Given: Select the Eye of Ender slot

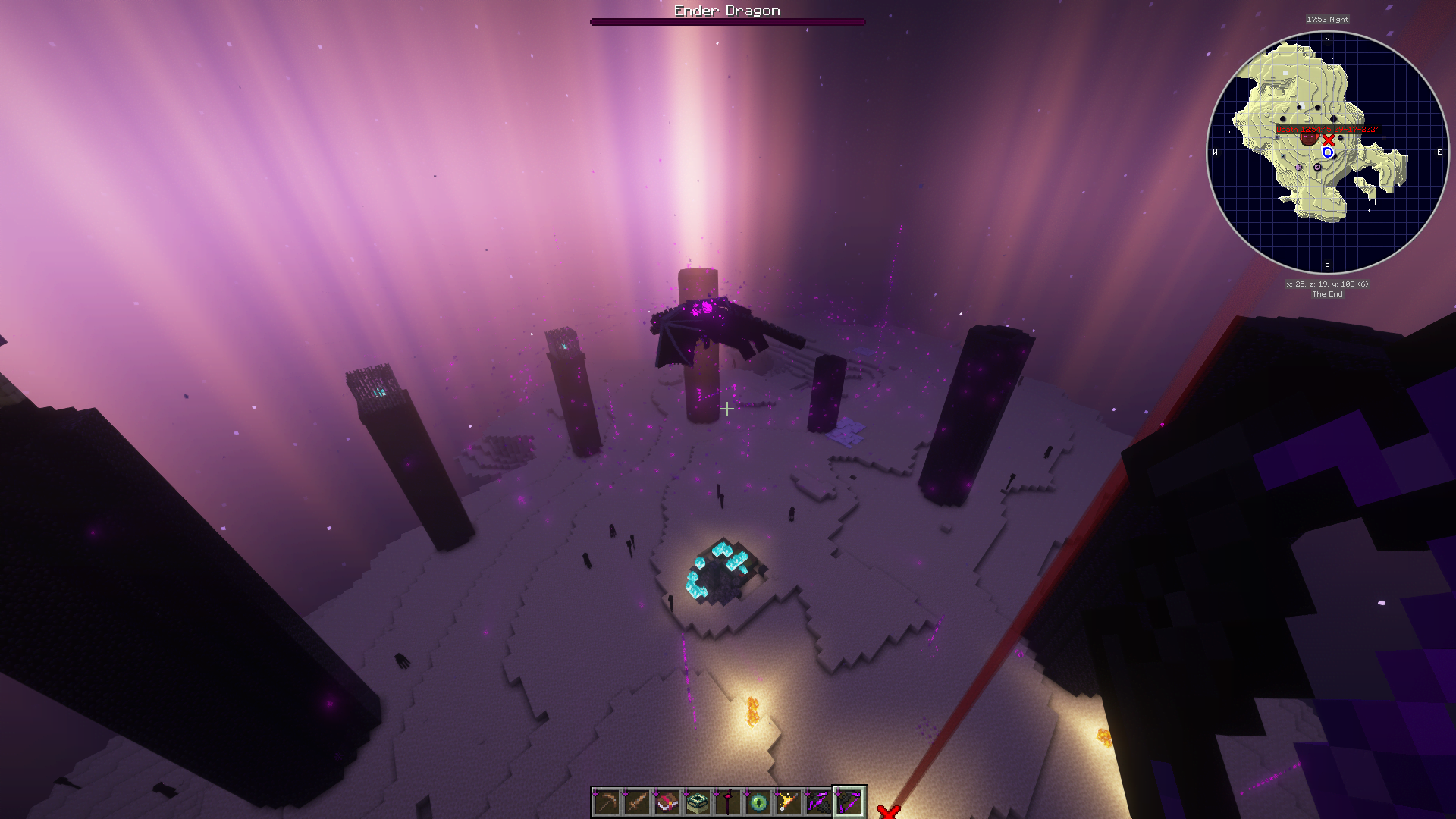Looking at the screenshot, I should click(758, 802).
